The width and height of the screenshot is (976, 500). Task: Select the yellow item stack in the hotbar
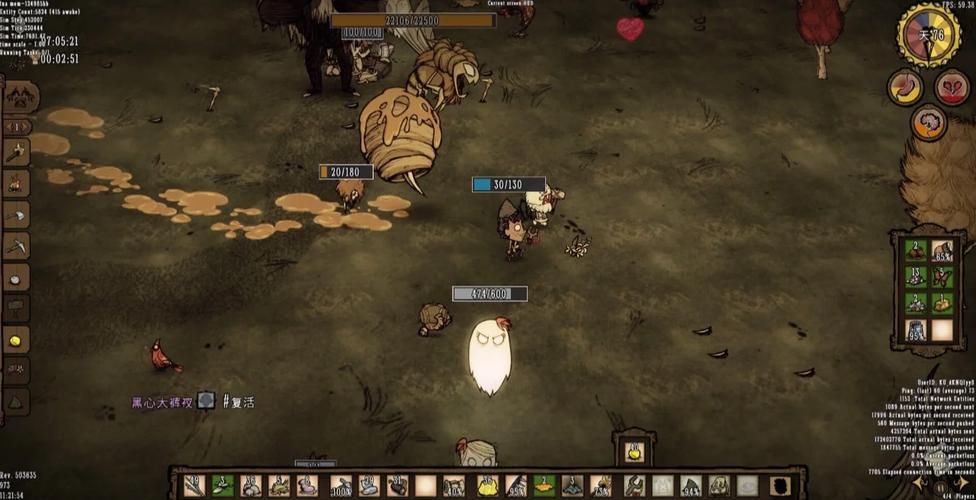point(487,486)
